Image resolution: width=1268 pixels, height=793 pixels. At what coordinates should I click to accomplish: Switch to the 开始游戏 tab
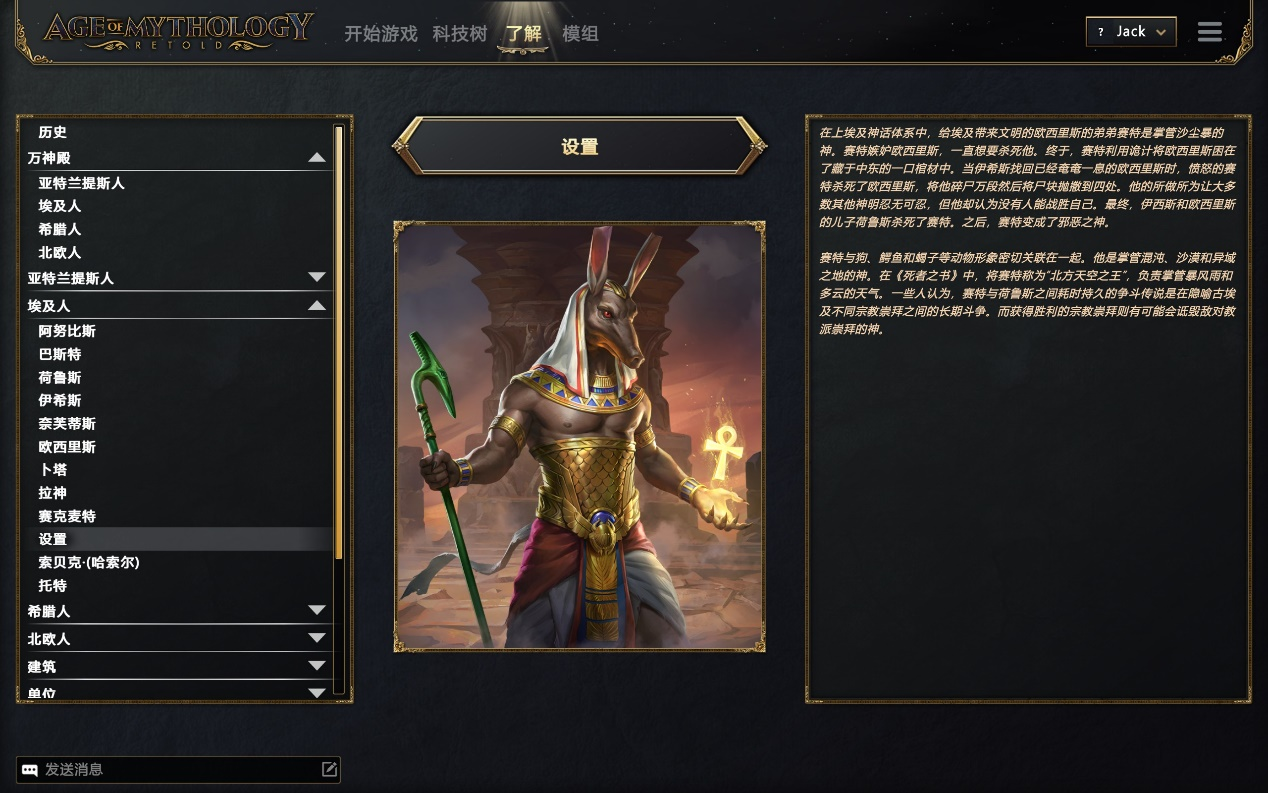[380, 34]
